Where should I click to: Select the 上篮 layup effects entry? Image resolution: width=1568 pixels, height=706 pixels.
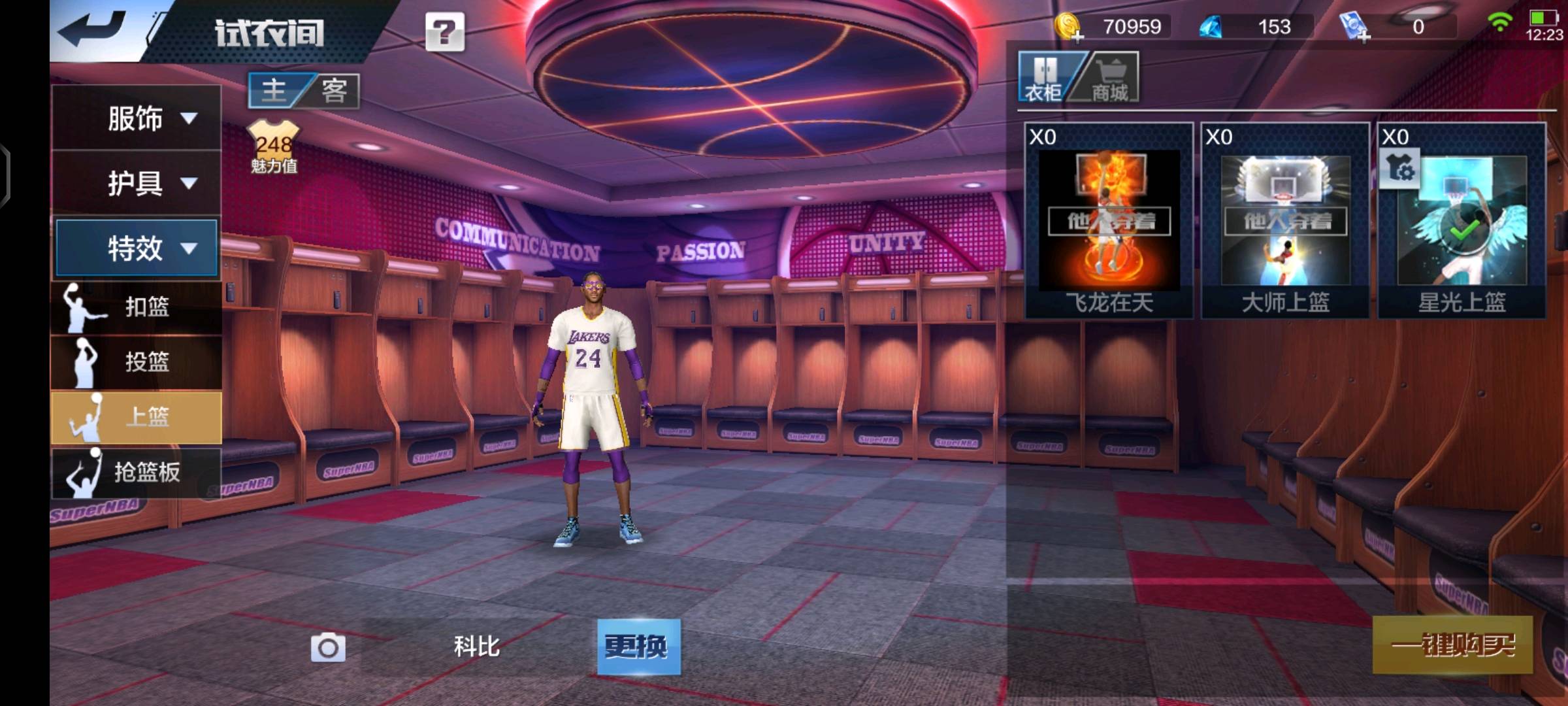pos(137,417)
